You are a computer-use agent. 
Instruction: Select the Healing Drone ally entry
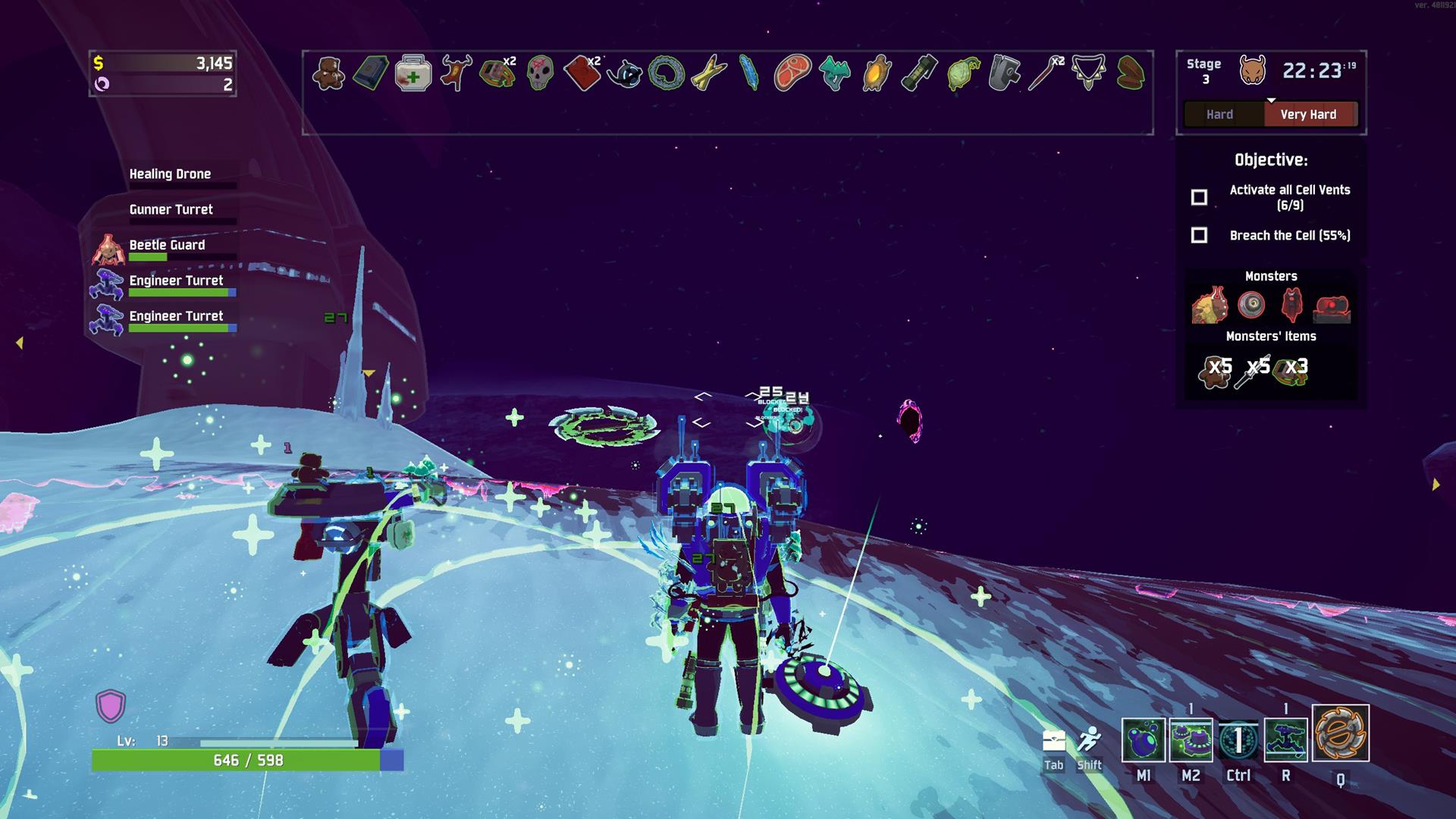pyautogui.click(x=170, y=174)
